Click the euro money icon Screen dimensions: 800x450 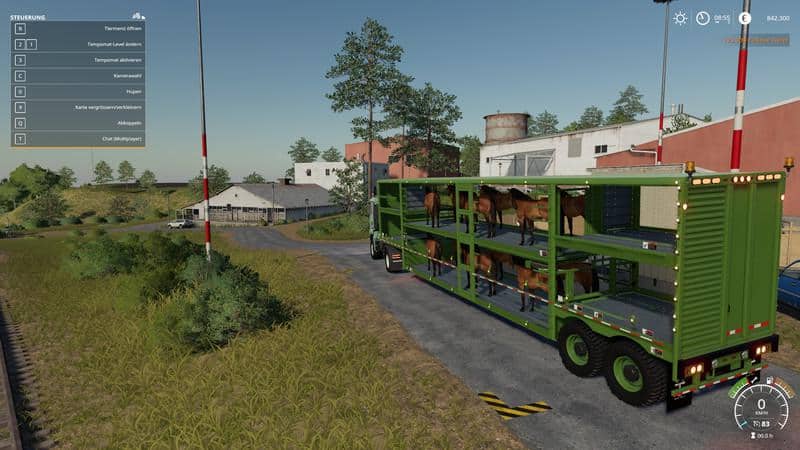click(x=744, y=18)
